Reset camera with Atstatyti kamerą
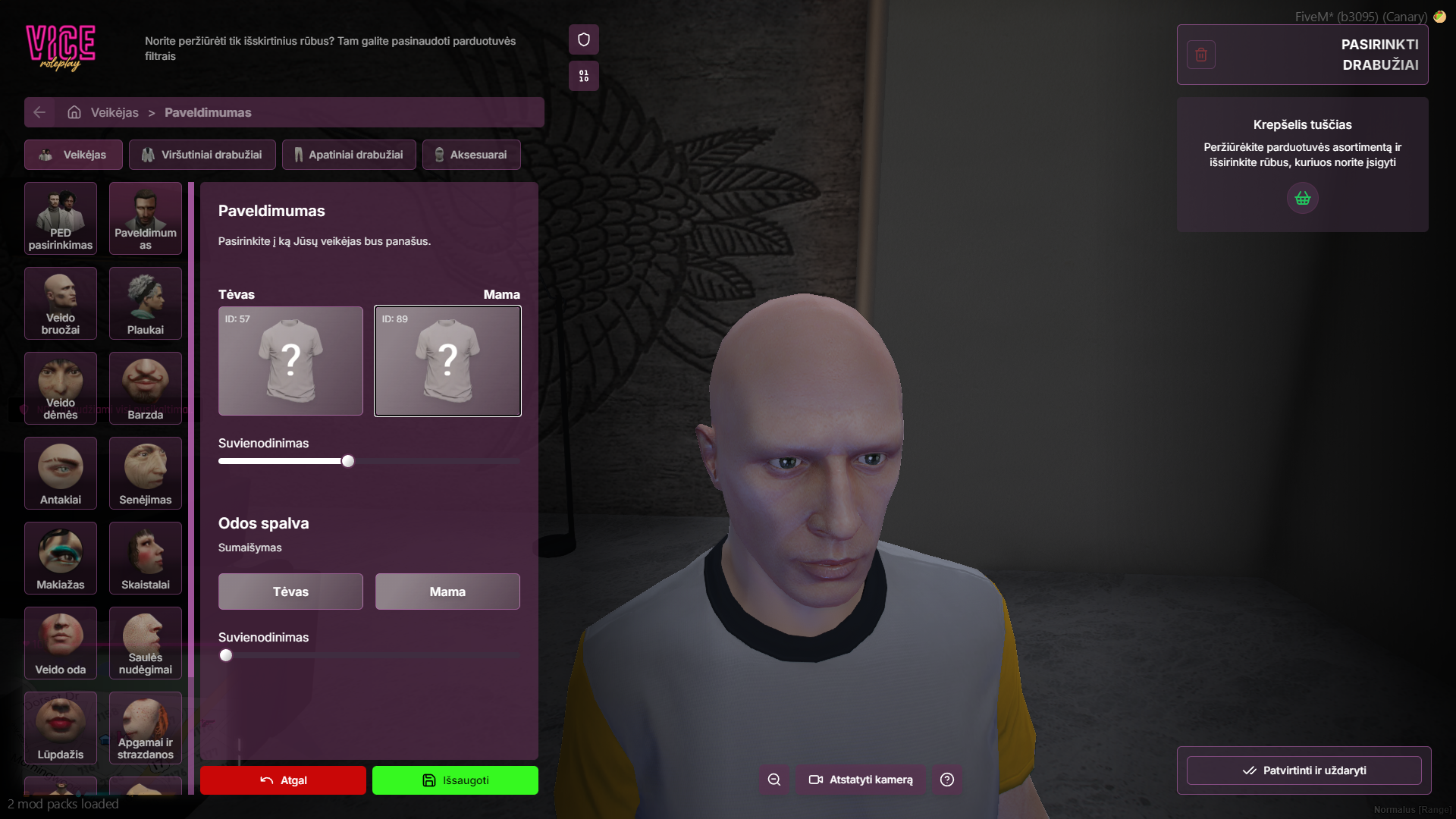Viewport: 1456px width, 819px height. 861,780
